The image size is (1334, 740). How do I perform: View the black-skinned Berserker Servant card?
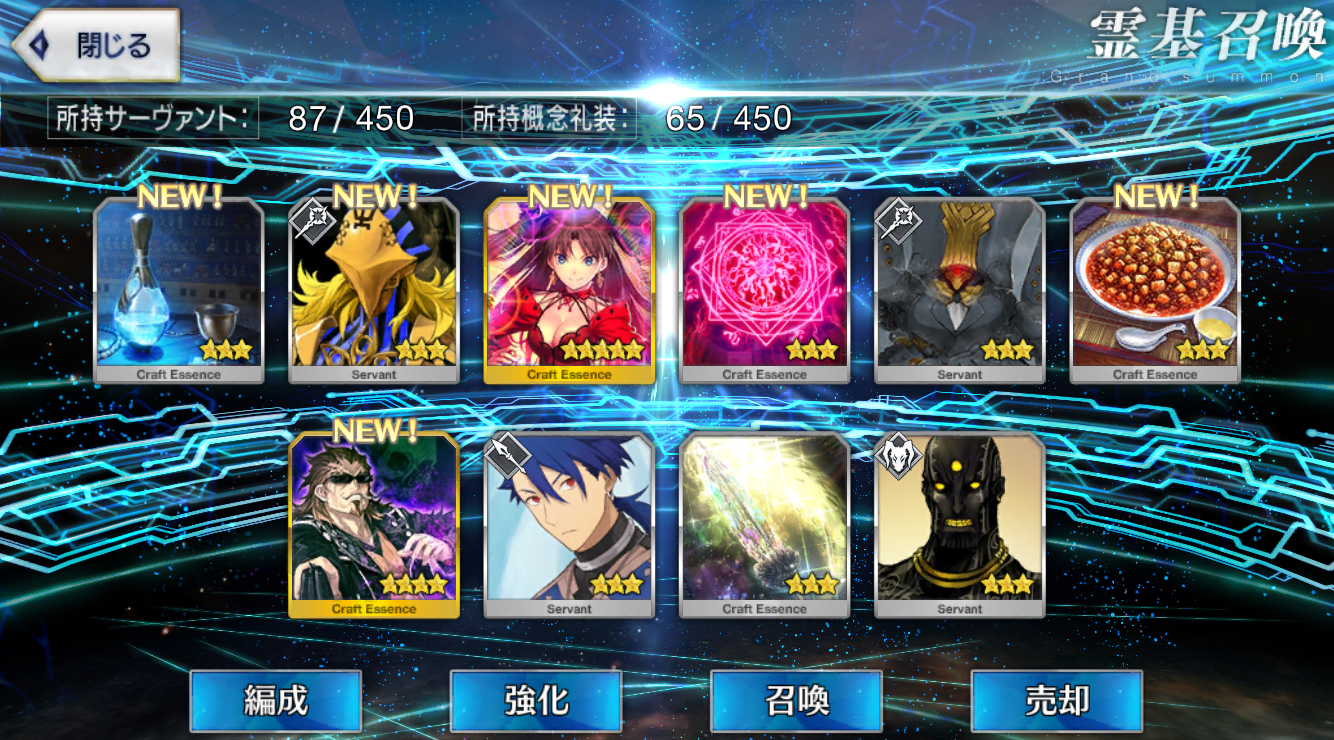[x=960, y=525]
